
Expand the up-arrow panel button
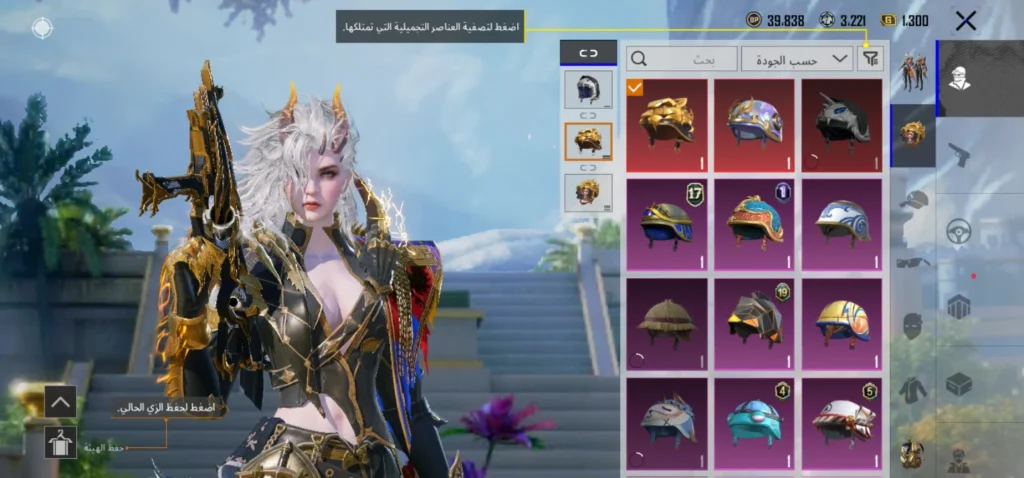[60, 402]
